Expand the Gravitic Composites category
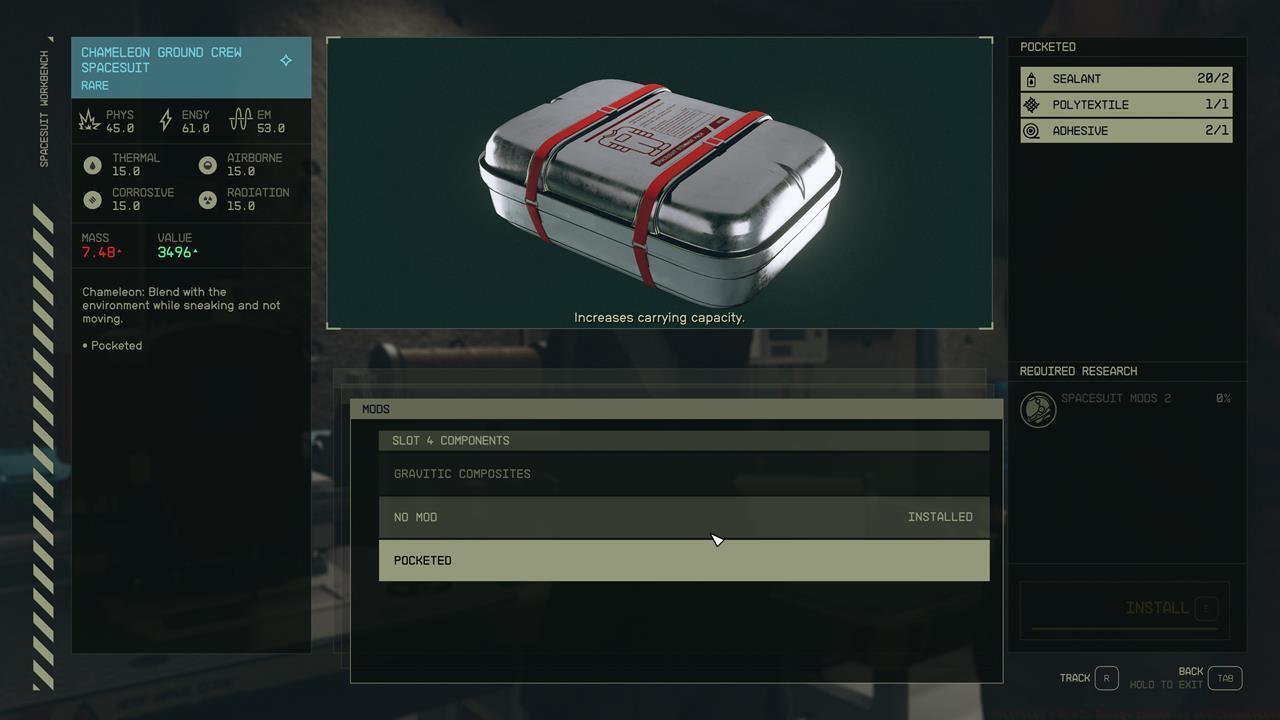Viewport: 1280px width, 720px height. click(684, 473)
